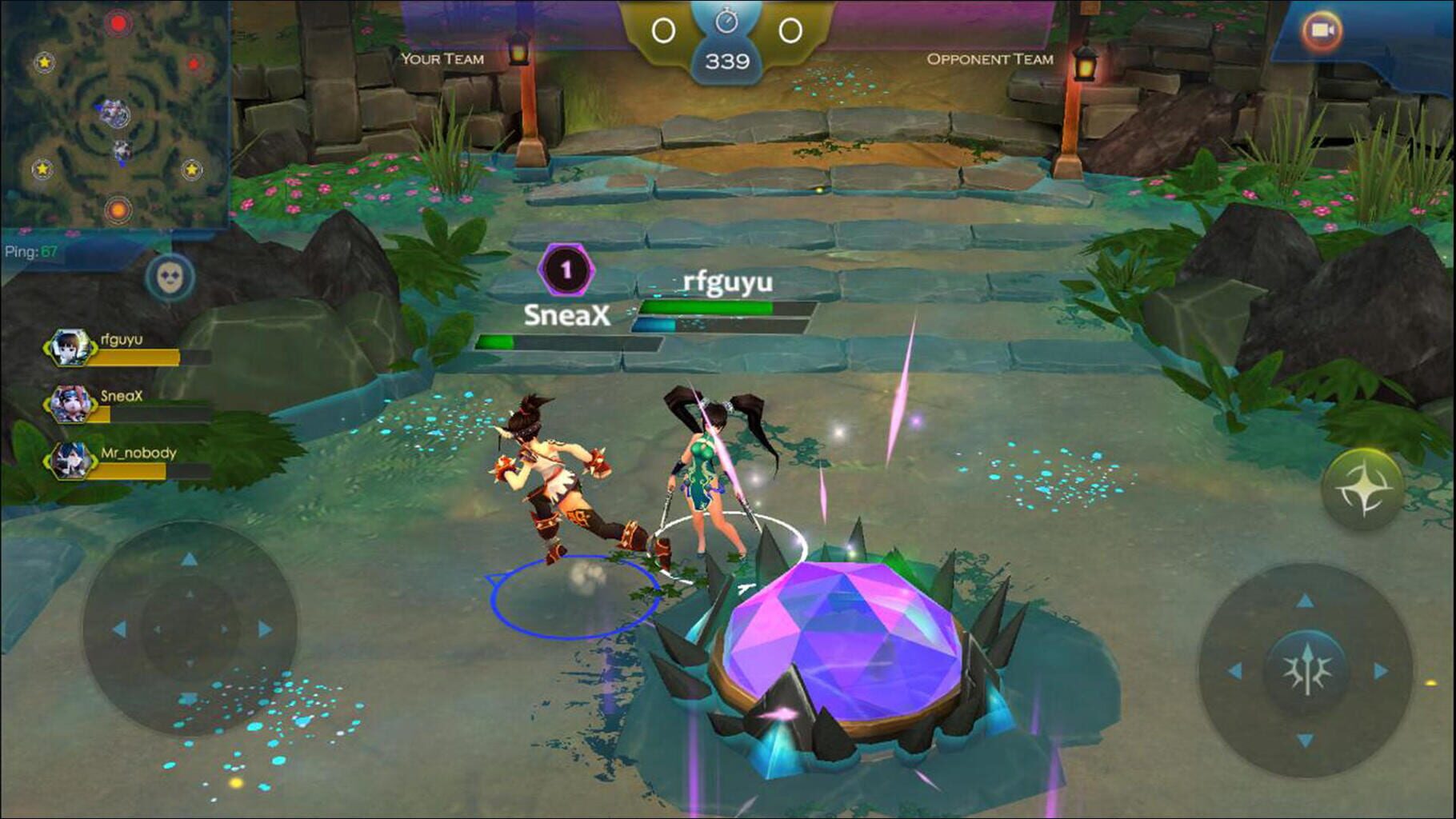Activate the four-point star skill button
Image resolution: width=1456 pixels, height=819 pixels.
[x=1362, y=489]
